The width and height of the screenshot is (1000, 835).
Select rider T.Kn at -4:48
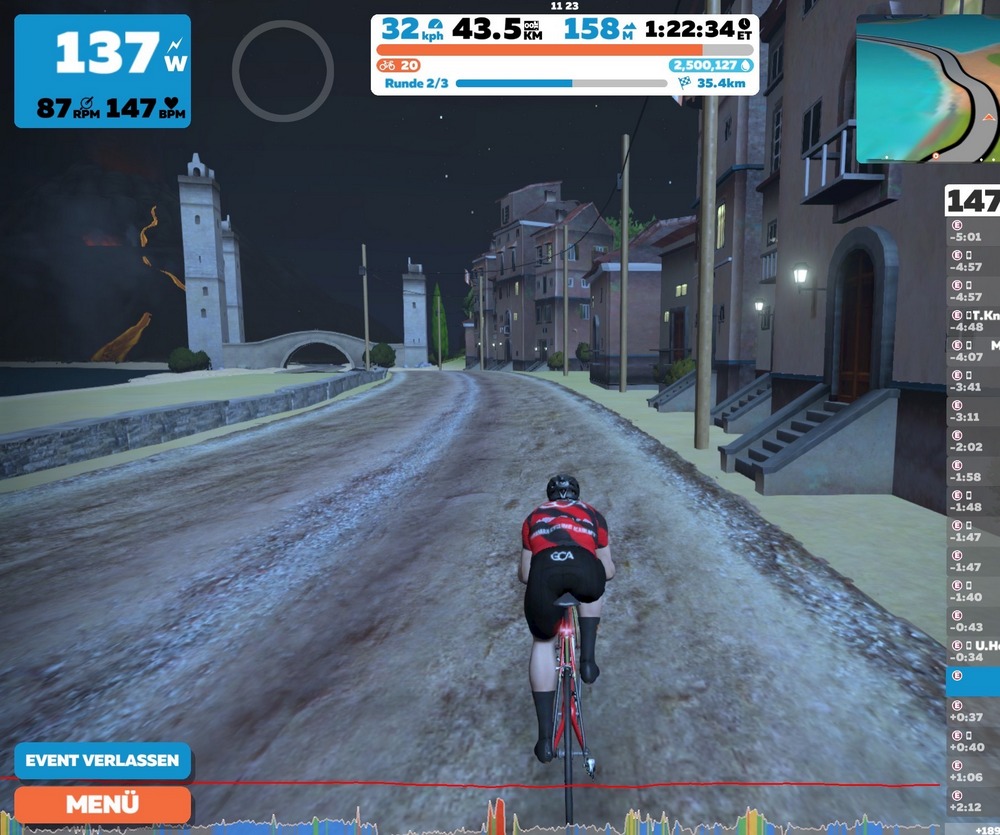(973, 321)
